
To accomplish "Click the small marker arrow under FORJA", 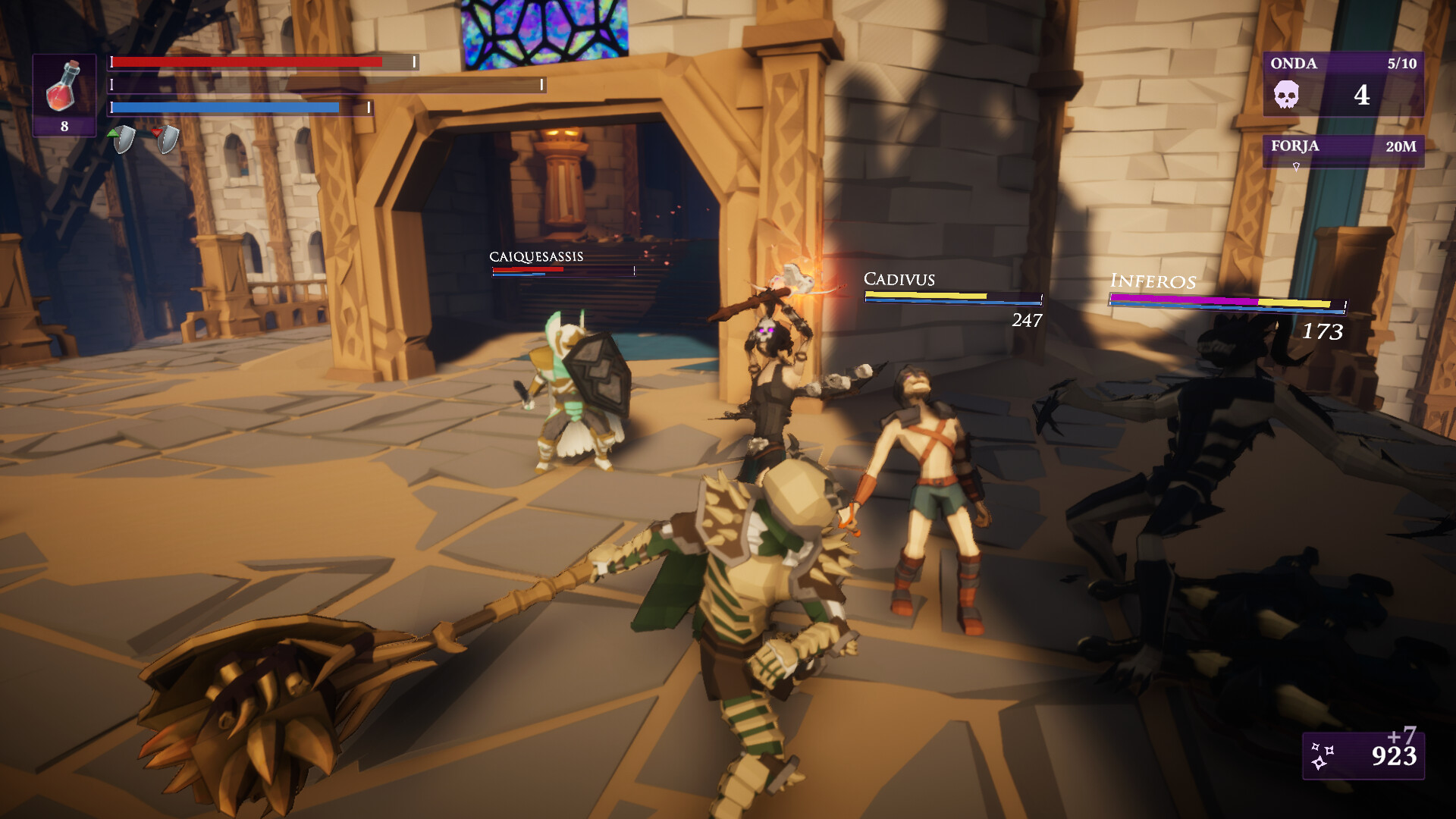I will click(x=1298, y=168).
